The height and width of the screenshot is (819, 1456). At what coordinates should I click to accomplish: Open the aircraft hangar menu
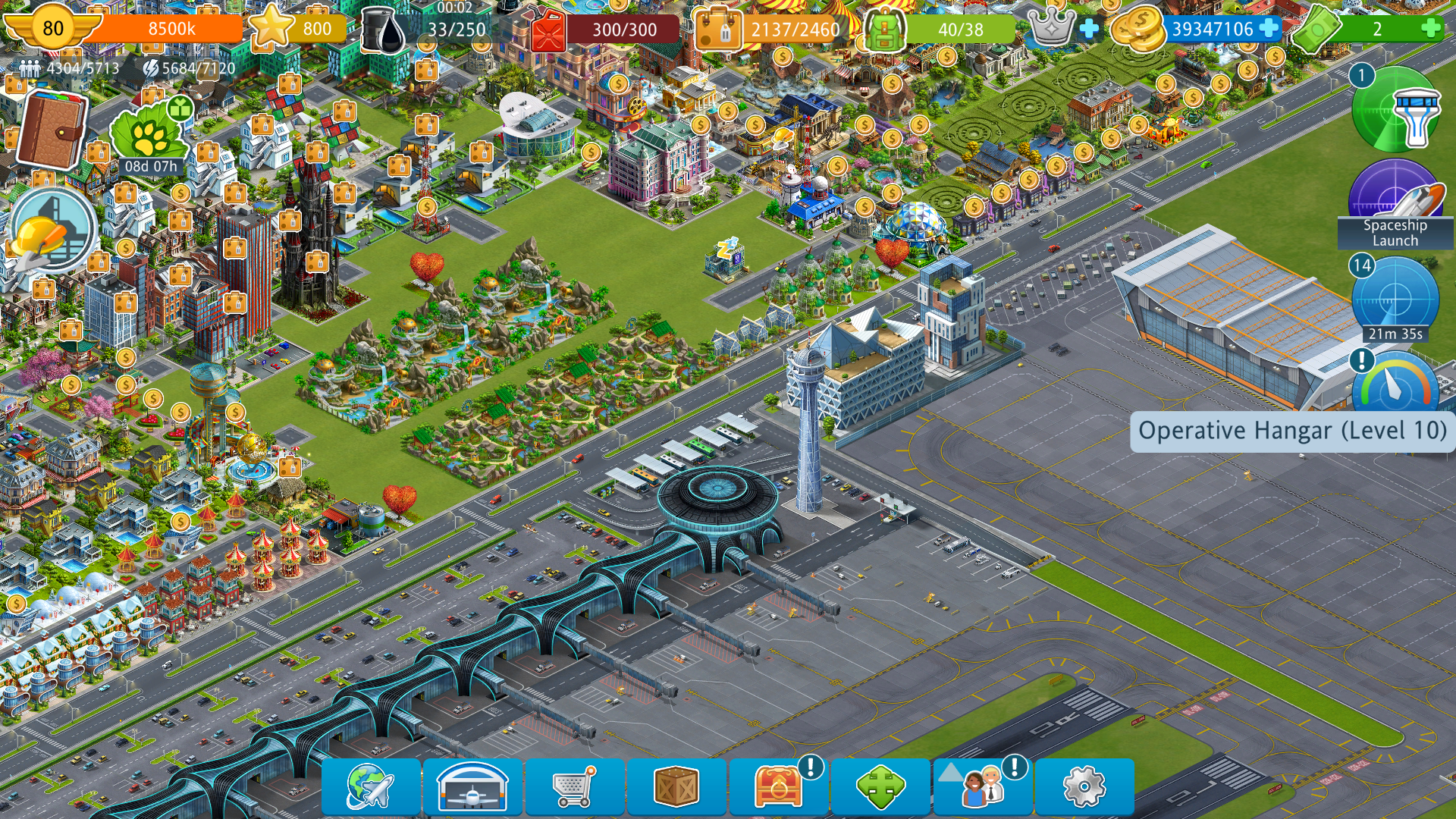[x=472, y=787]
